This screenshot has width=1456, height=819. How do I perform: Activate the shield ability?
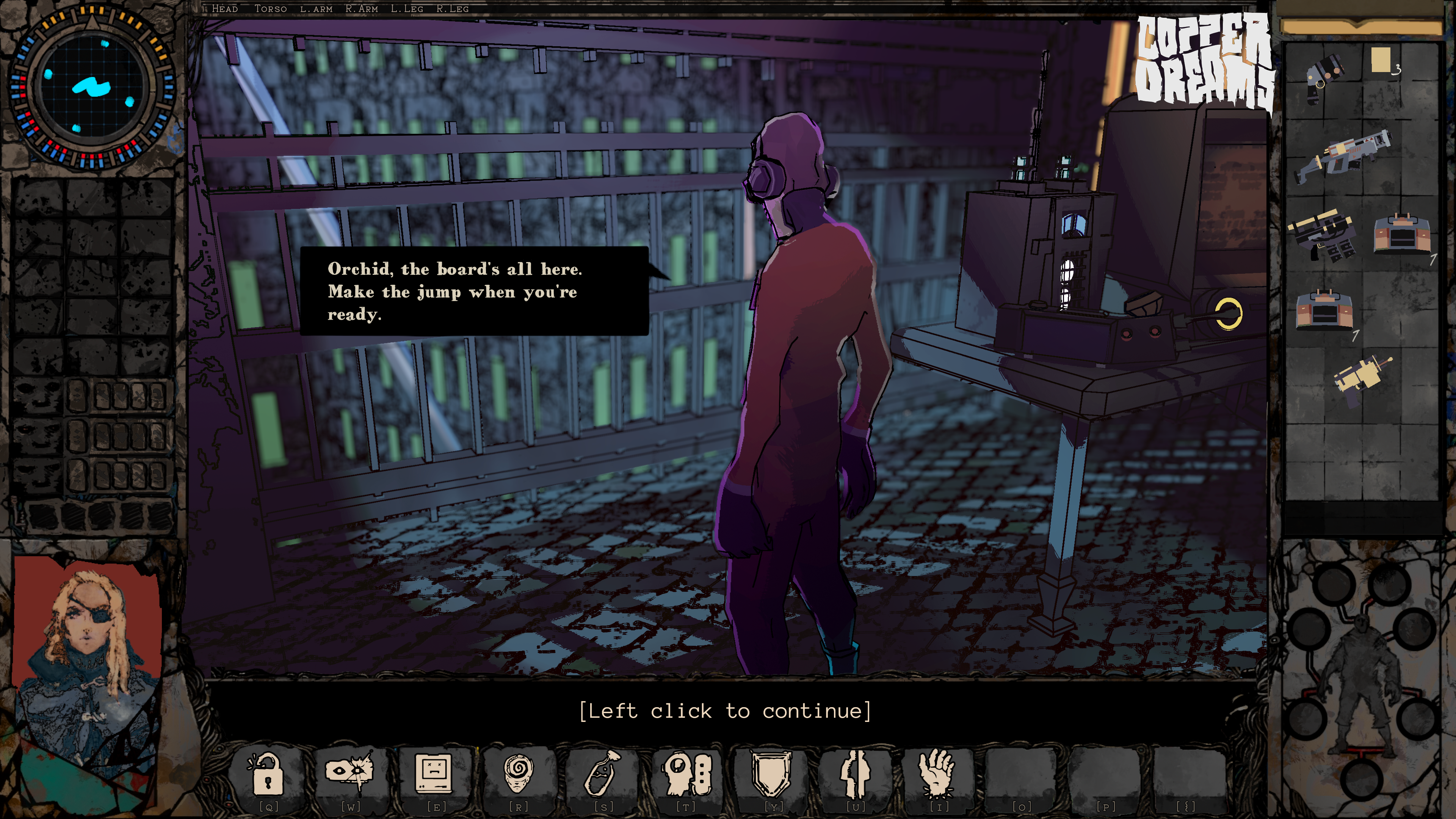[x=770, y=772]
